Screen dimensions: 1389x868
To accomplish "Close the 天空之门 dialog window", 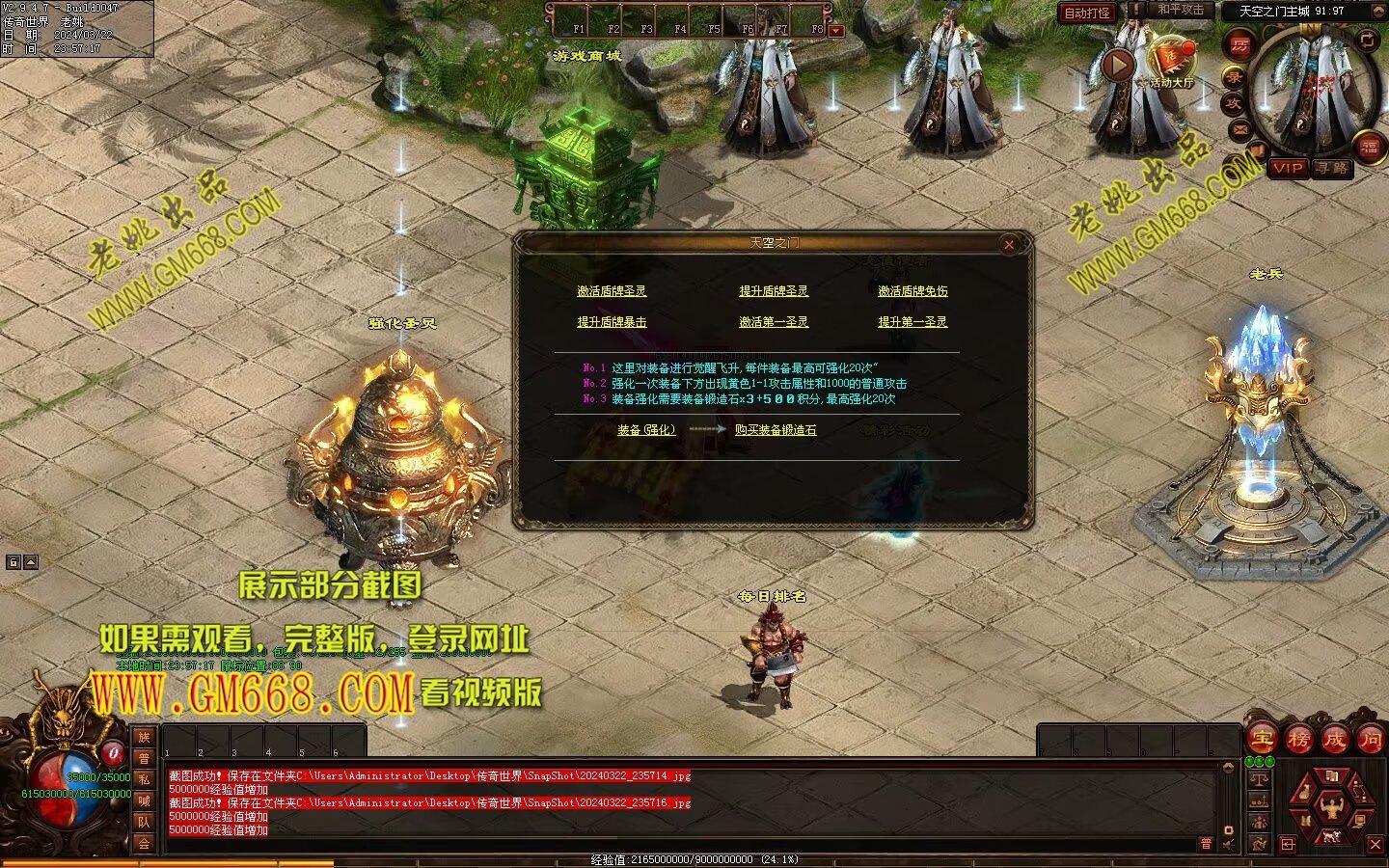I will (x=1009, y=245).
